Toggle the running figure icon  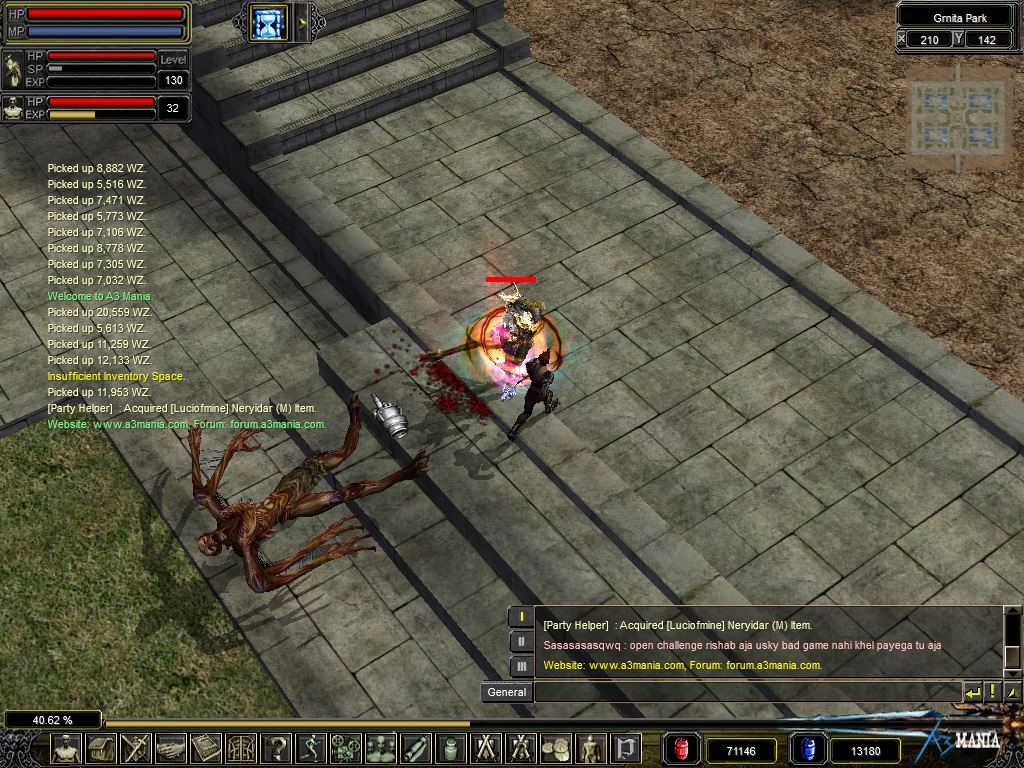[x=311, y=747]
